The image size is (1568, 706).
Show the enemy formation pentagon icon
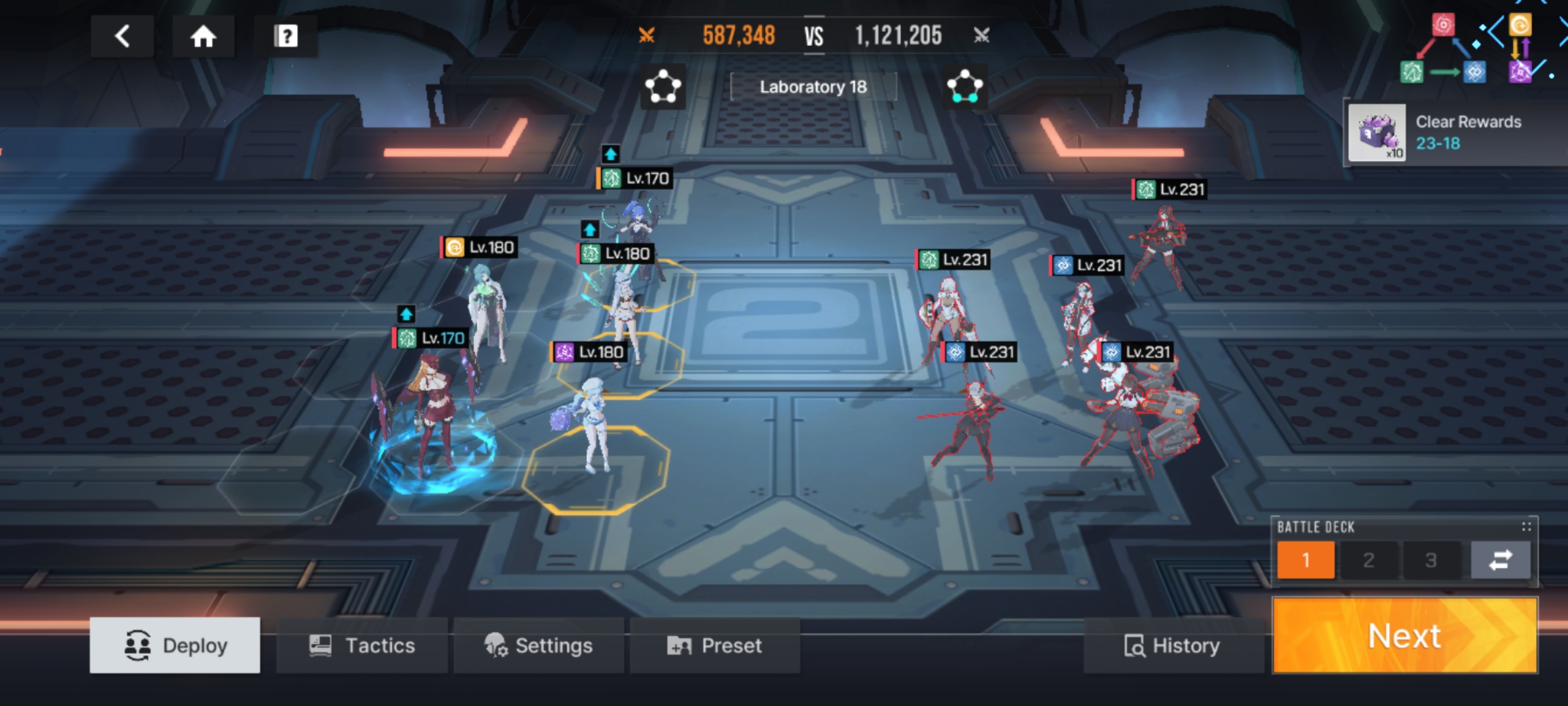click(965, 86)
